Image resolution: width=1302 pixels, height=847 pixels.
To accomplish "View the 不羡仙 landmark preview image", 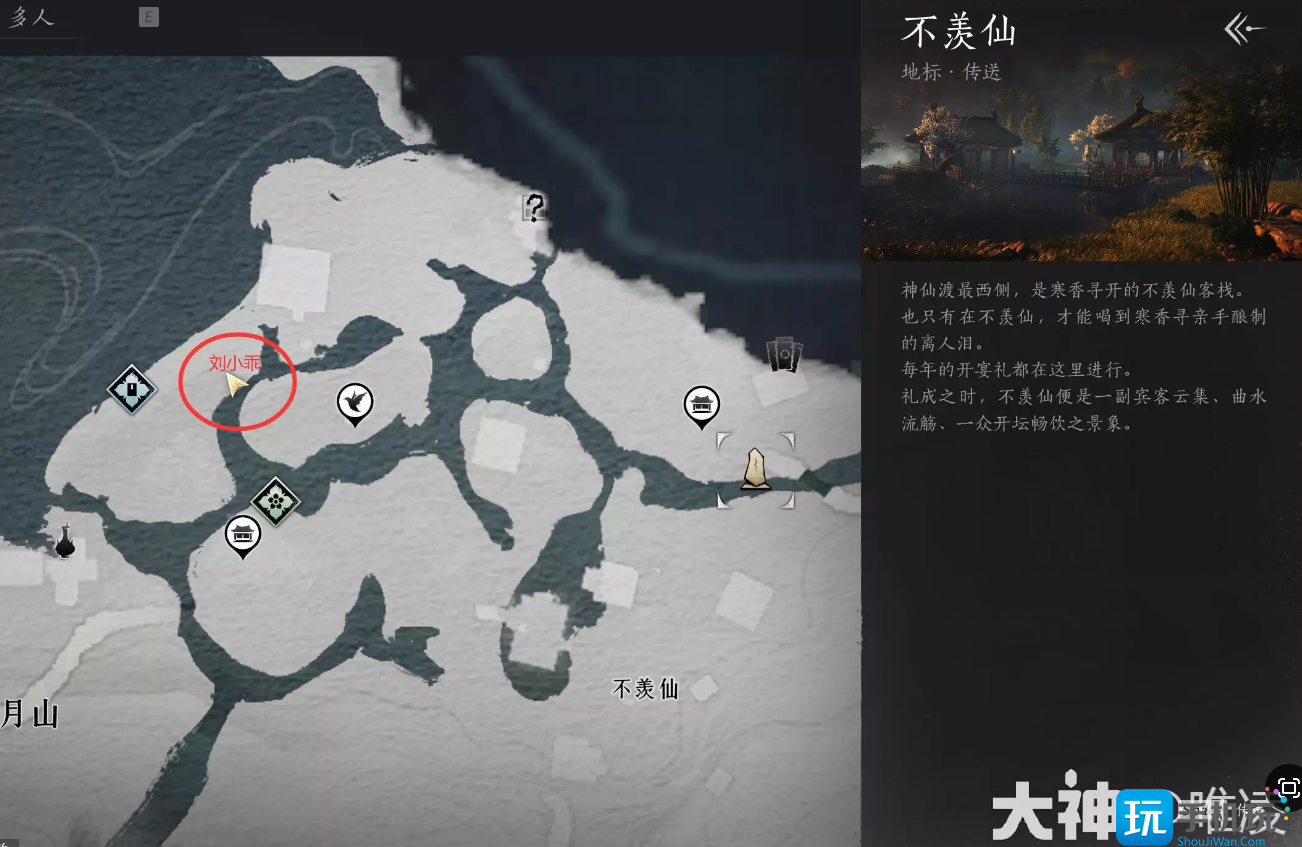I will [1080, 128].
